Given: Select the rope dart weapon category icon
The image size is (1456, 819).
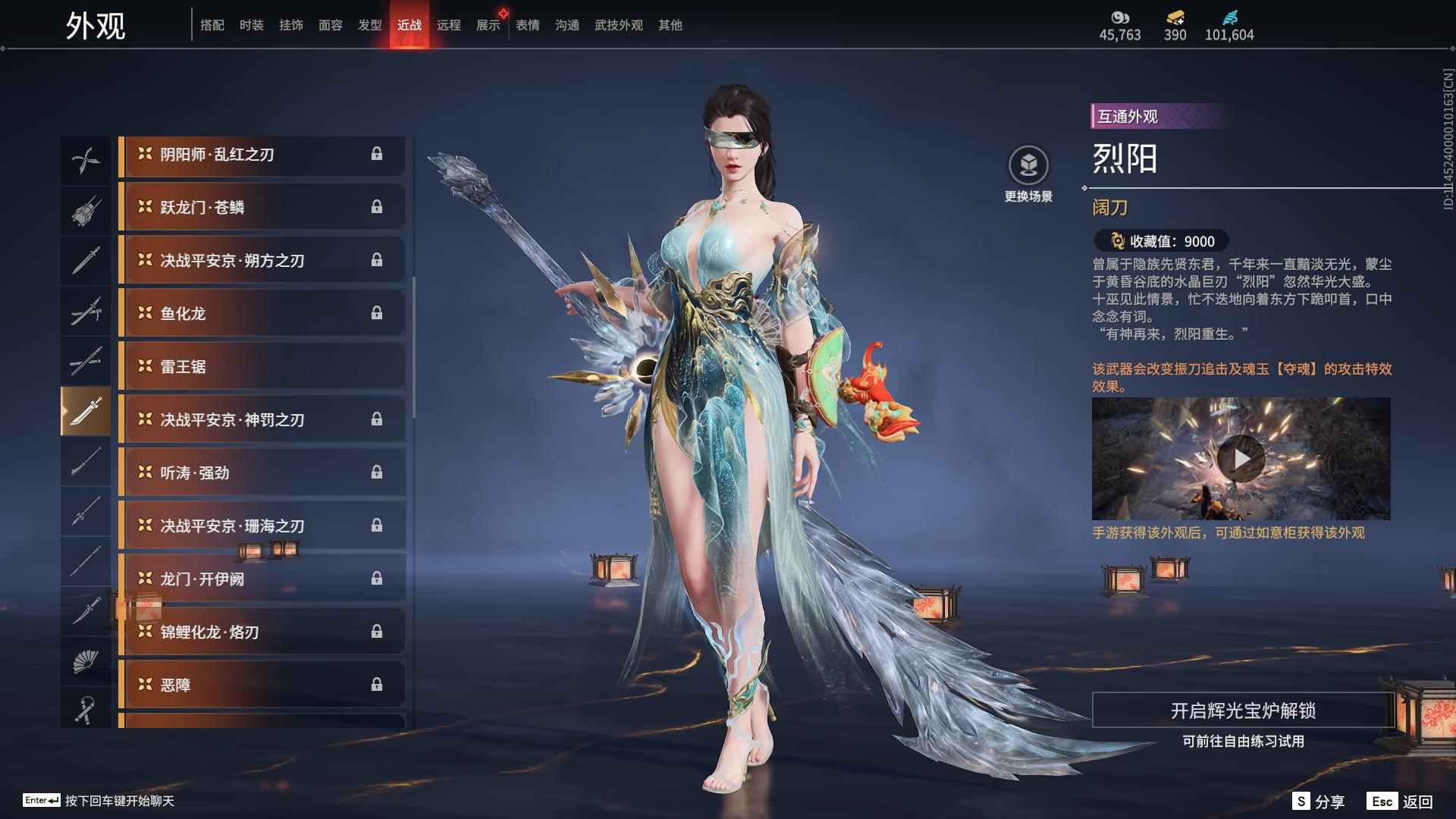Looking at the screenshot, I should coord(86,709).
